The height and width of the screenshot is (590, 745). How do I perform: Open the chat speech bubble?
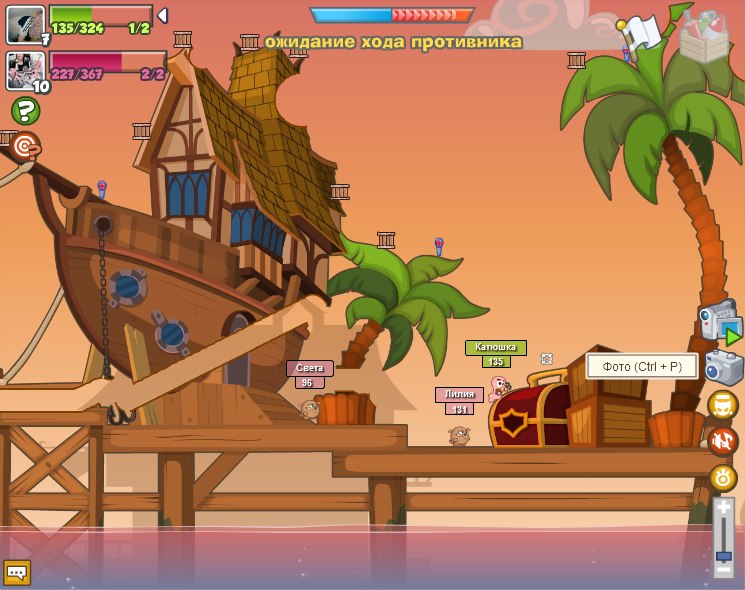17,572
